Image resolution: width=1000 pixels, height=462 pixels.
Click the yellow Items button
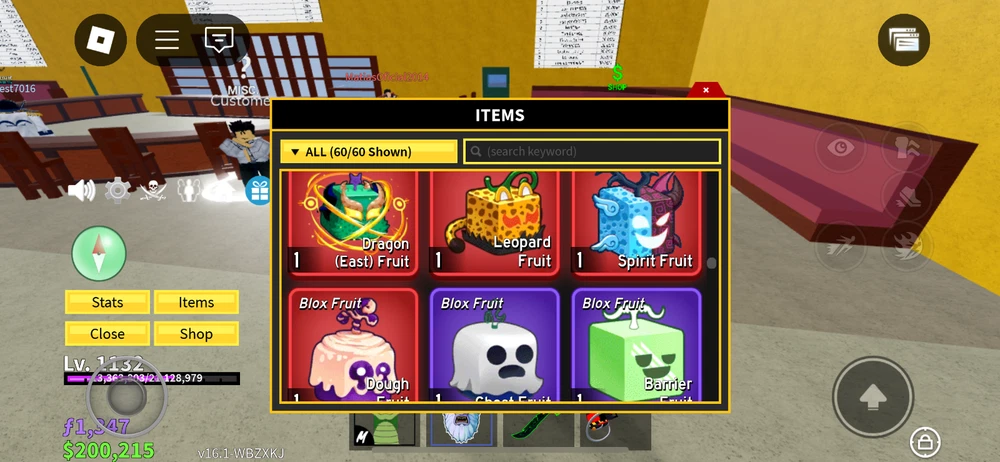[x=196, y=302]
